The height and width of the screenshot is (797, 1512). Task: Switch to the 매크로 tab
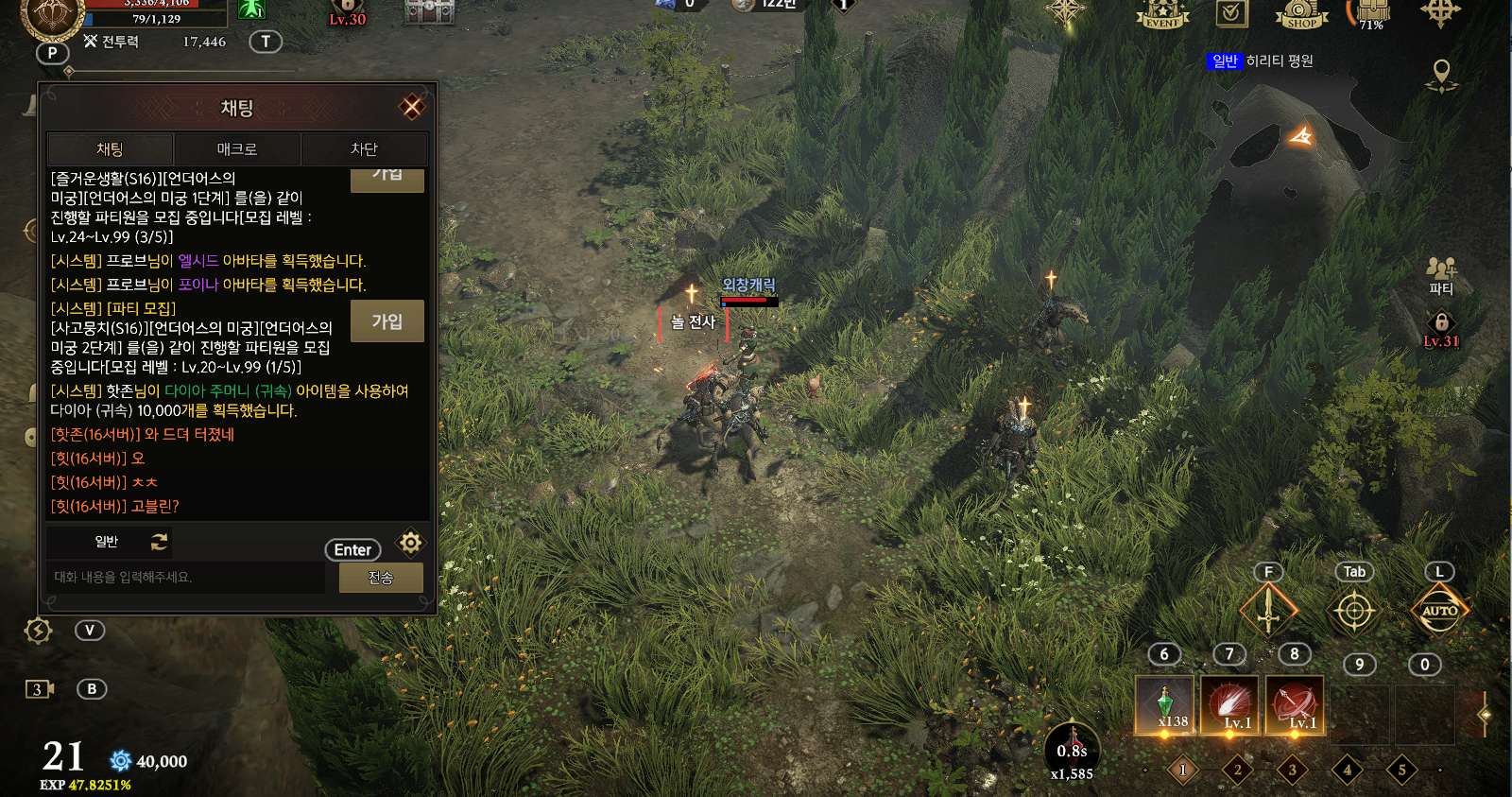[x=236, y=149]
